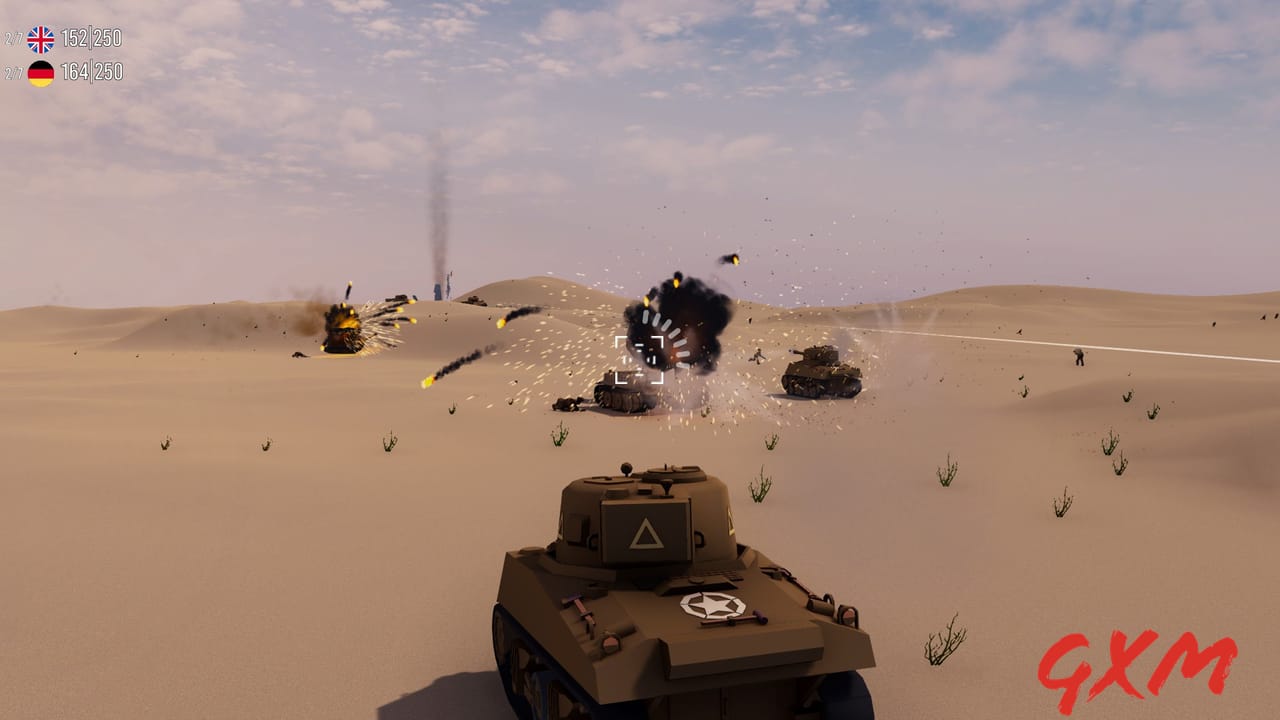Click the British score counter 152|250
Viewport: 1280px width, 720px height.
pyautogui.click(x=91, y=40)
